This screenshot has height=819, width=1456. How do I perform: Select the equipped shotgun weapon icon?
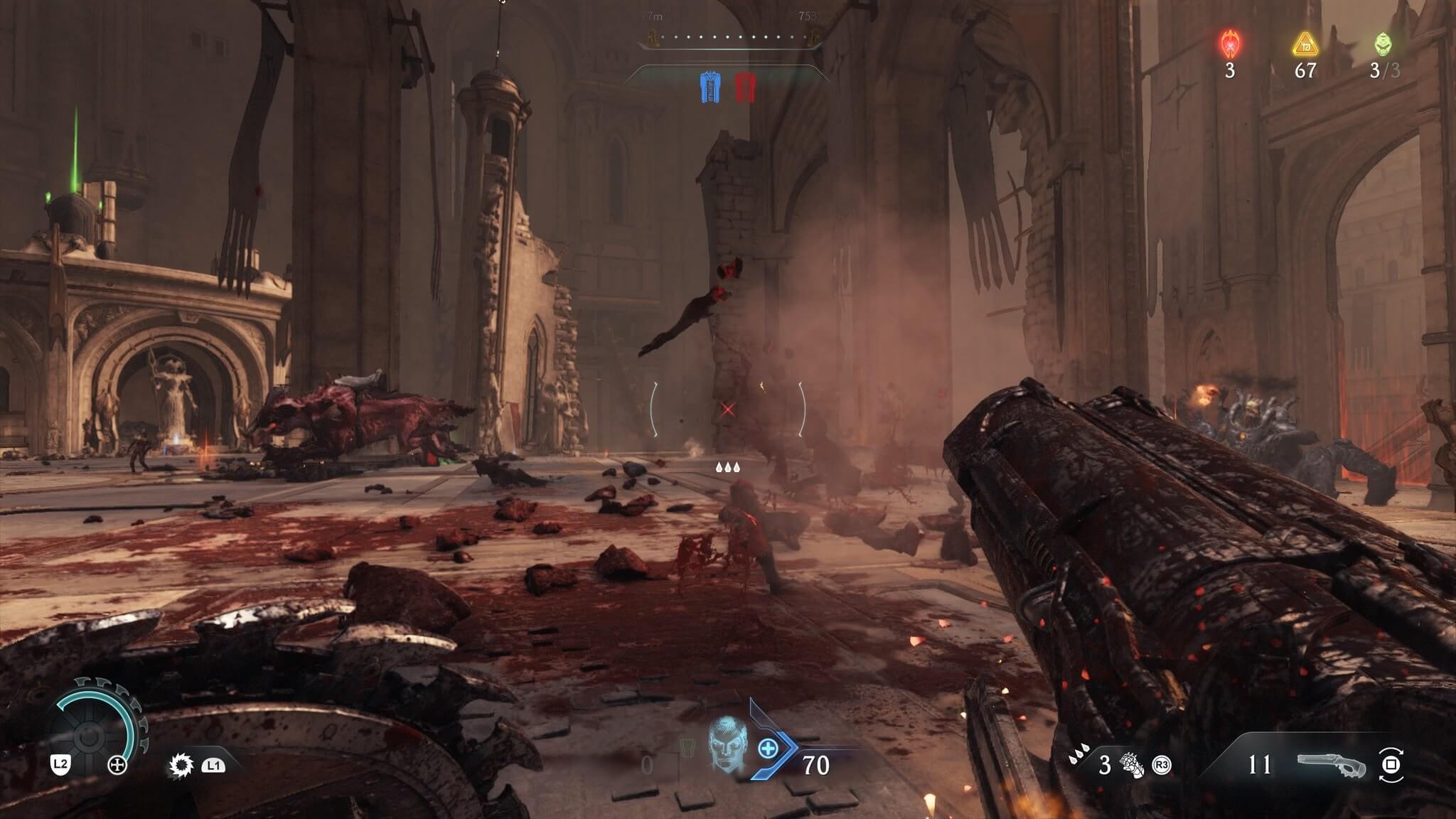coord(1331,765)
